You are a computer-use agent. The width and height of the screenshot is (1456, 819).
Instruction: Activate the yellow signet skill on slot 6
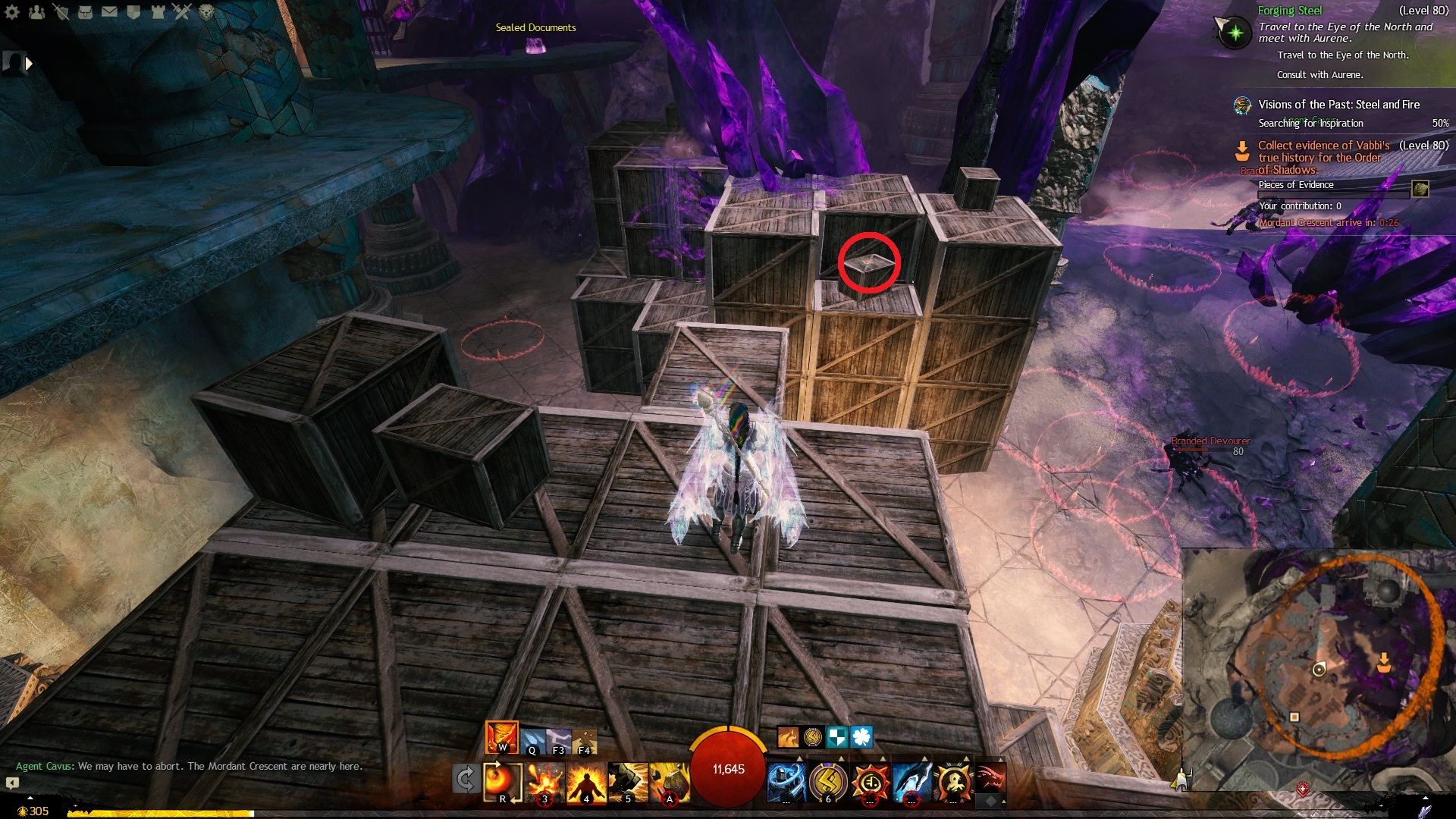click(x=828, y=782)
